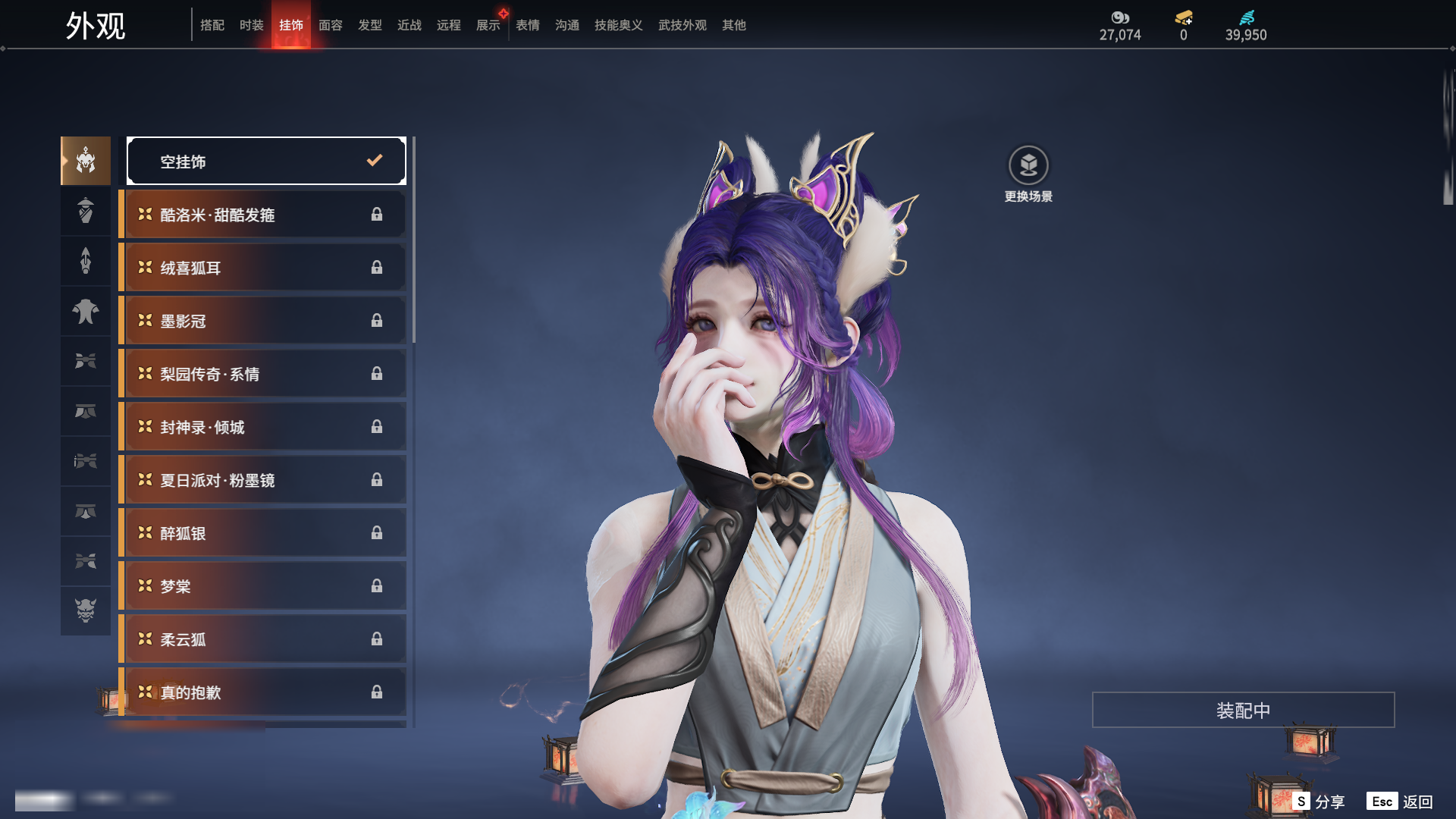Open the 展示 tab
The image size is (1456, 819).
click(488, 25)
